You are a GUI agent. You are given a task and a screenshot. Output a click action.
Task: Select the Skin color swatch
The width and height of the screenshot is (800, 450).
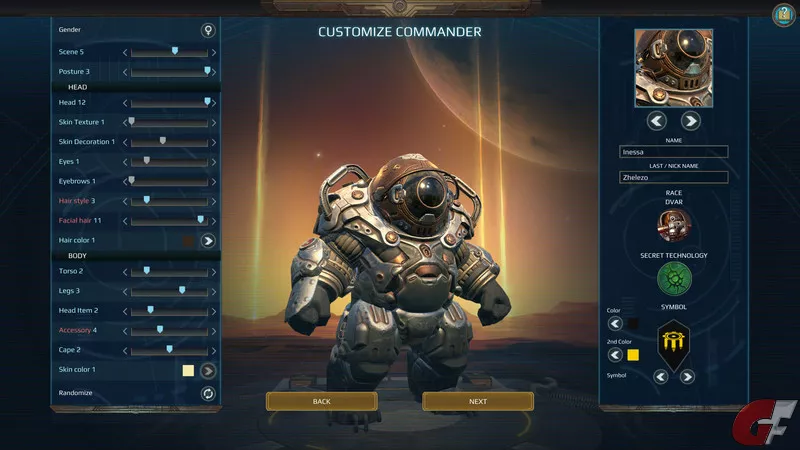click(x=188, y=370)
